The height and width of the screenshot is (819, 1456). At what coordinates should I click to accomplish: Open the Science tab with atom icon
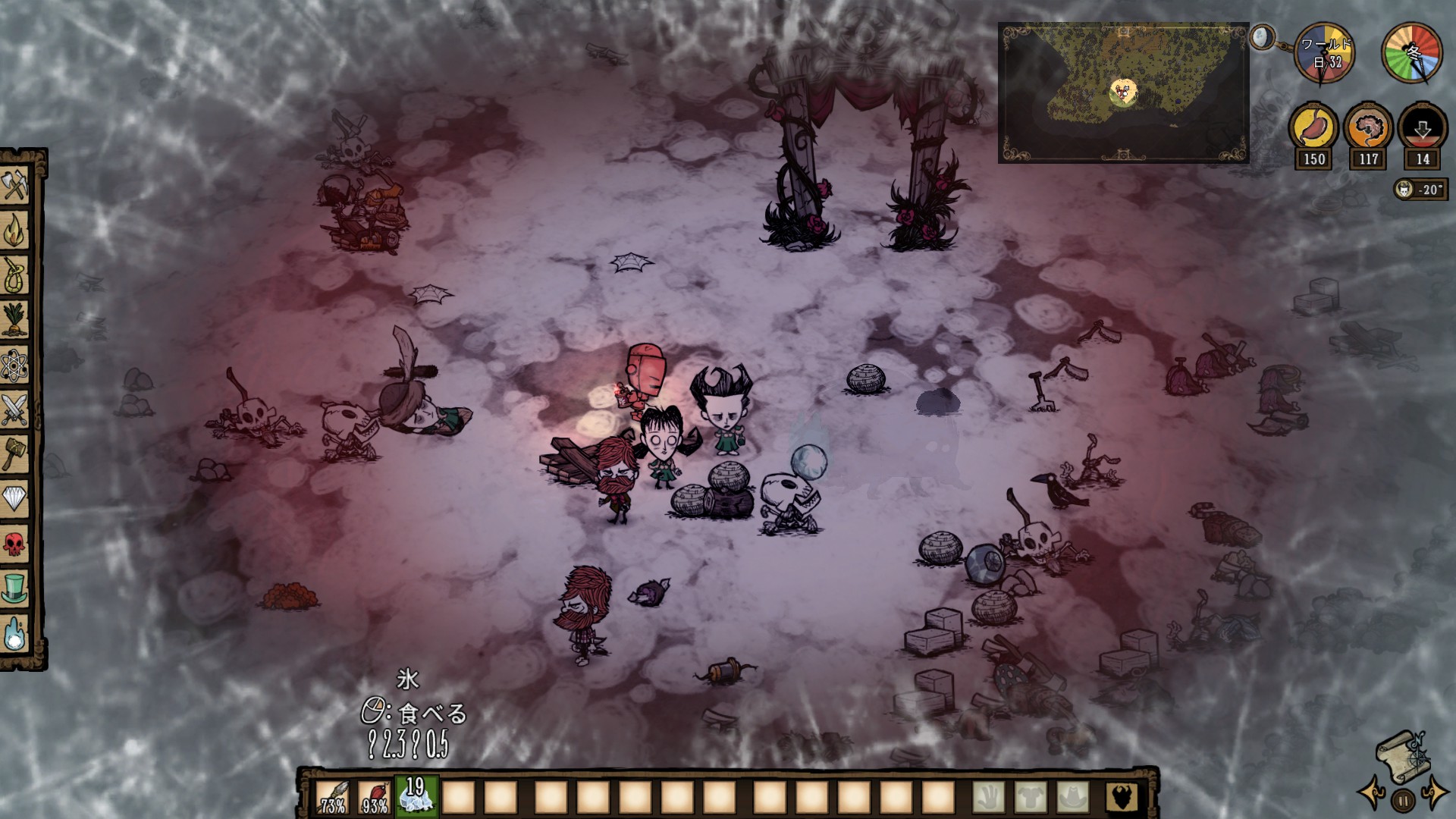[x=15, y=366]
